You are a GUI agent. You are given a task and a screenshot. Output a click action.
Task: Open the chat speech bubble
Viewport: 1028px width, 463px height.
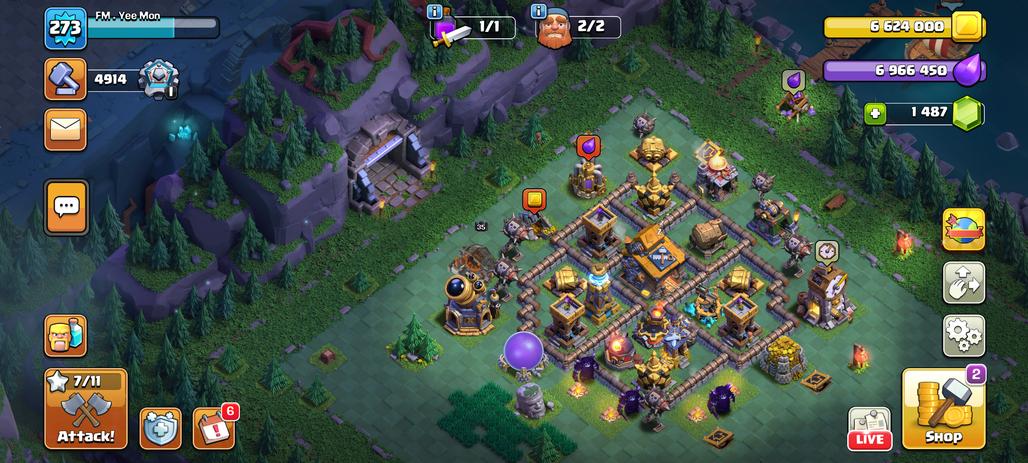(66, 207)
